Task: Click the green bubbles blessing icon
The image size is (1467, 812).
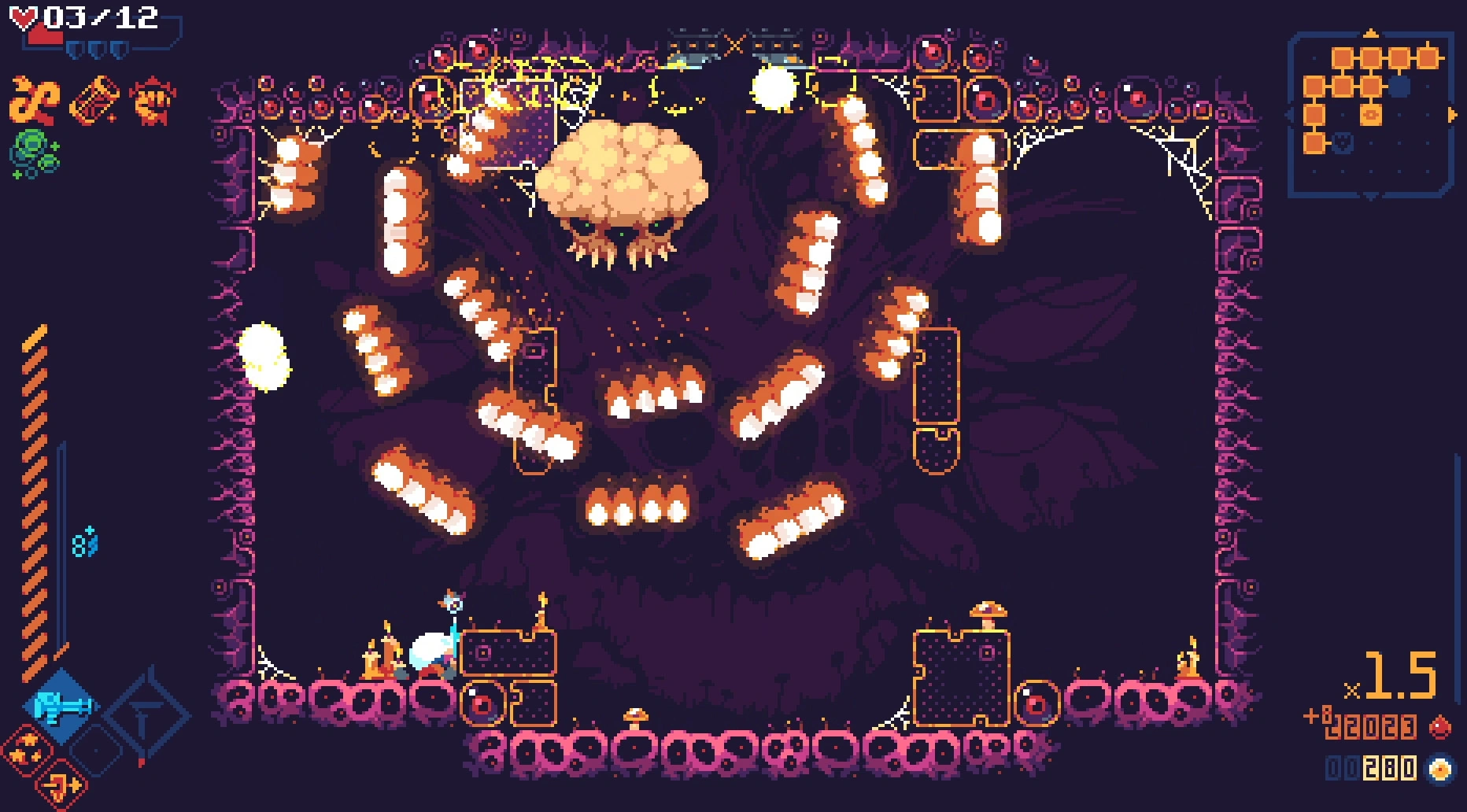Action: point(35,153)
